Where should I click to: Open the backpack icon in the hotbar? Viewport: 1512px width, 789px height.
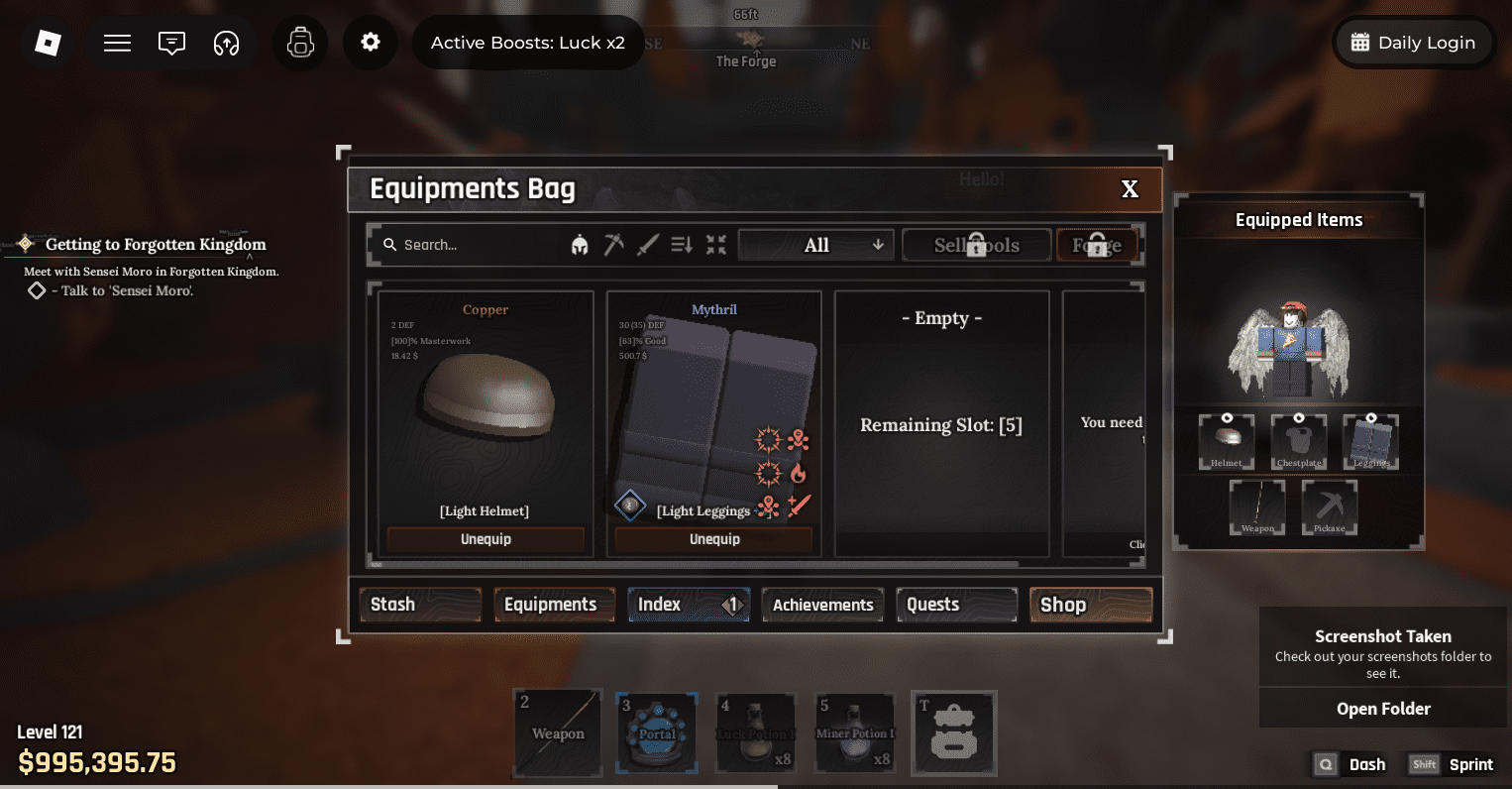953,733
